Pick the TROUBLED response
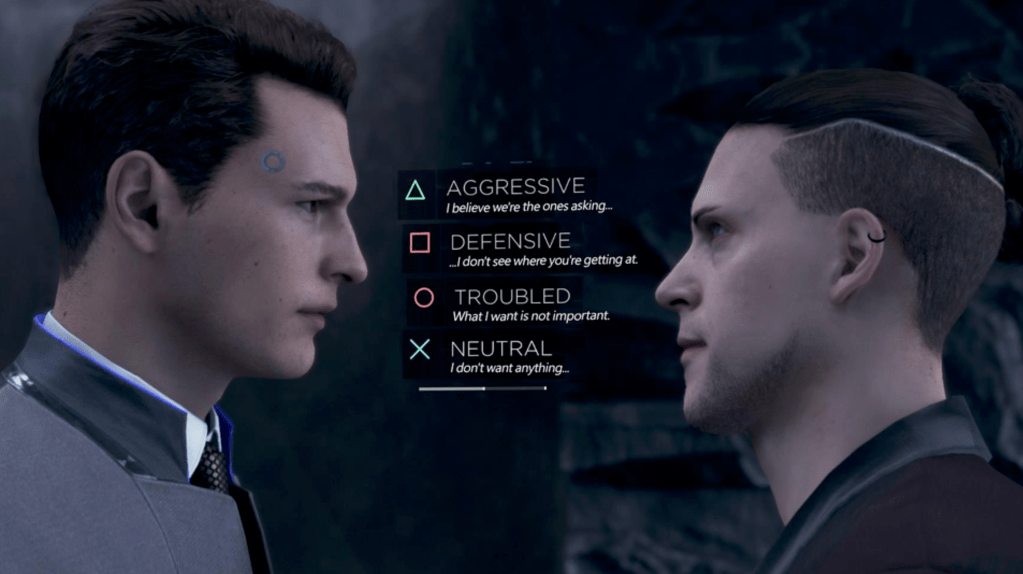 click(511, 297)
